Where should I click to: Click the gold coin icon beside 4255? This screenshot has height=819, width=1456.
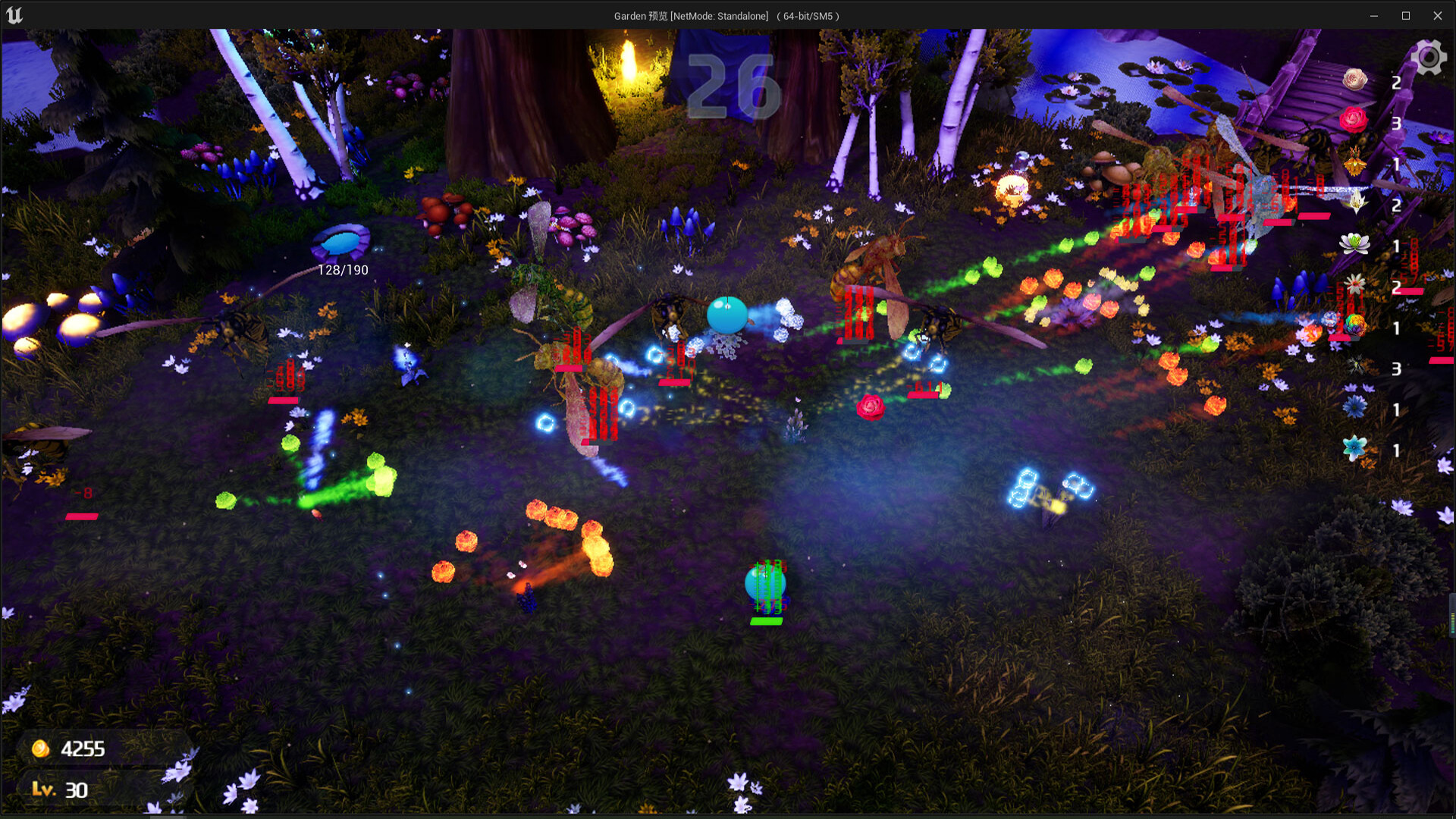tap(41, 748)
